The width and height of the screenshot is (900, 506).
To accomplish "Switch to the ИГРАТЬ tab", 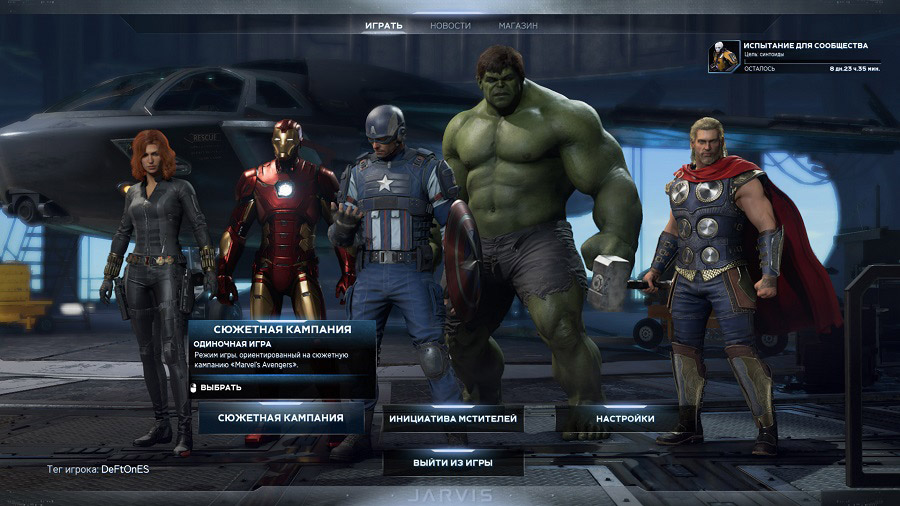I will (384, 25).
